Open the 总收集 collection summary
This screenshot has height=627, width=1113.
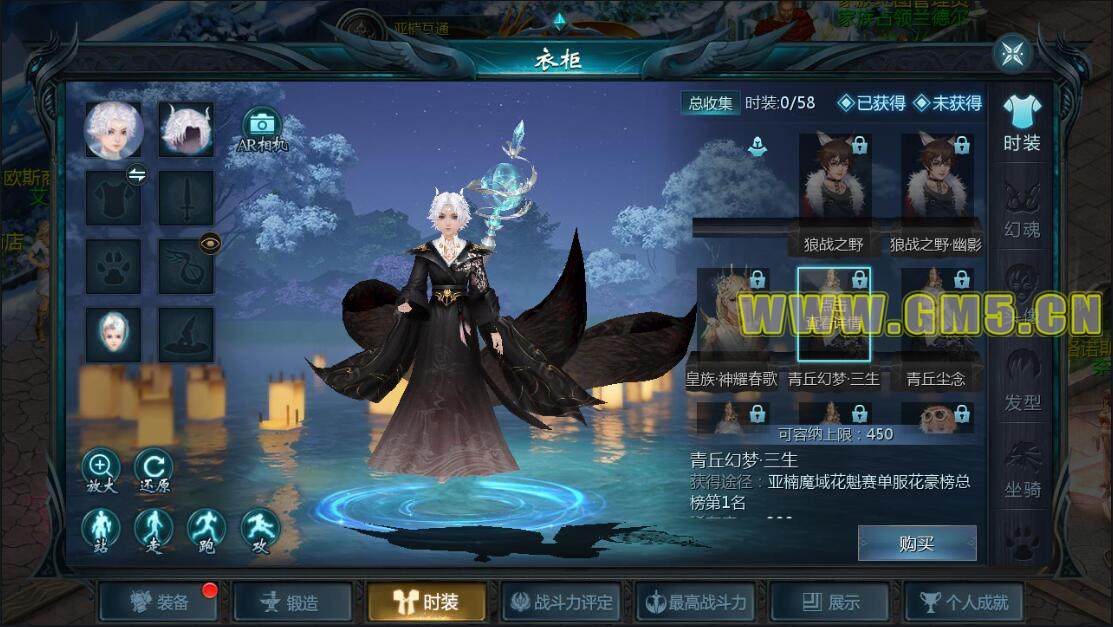709,103
